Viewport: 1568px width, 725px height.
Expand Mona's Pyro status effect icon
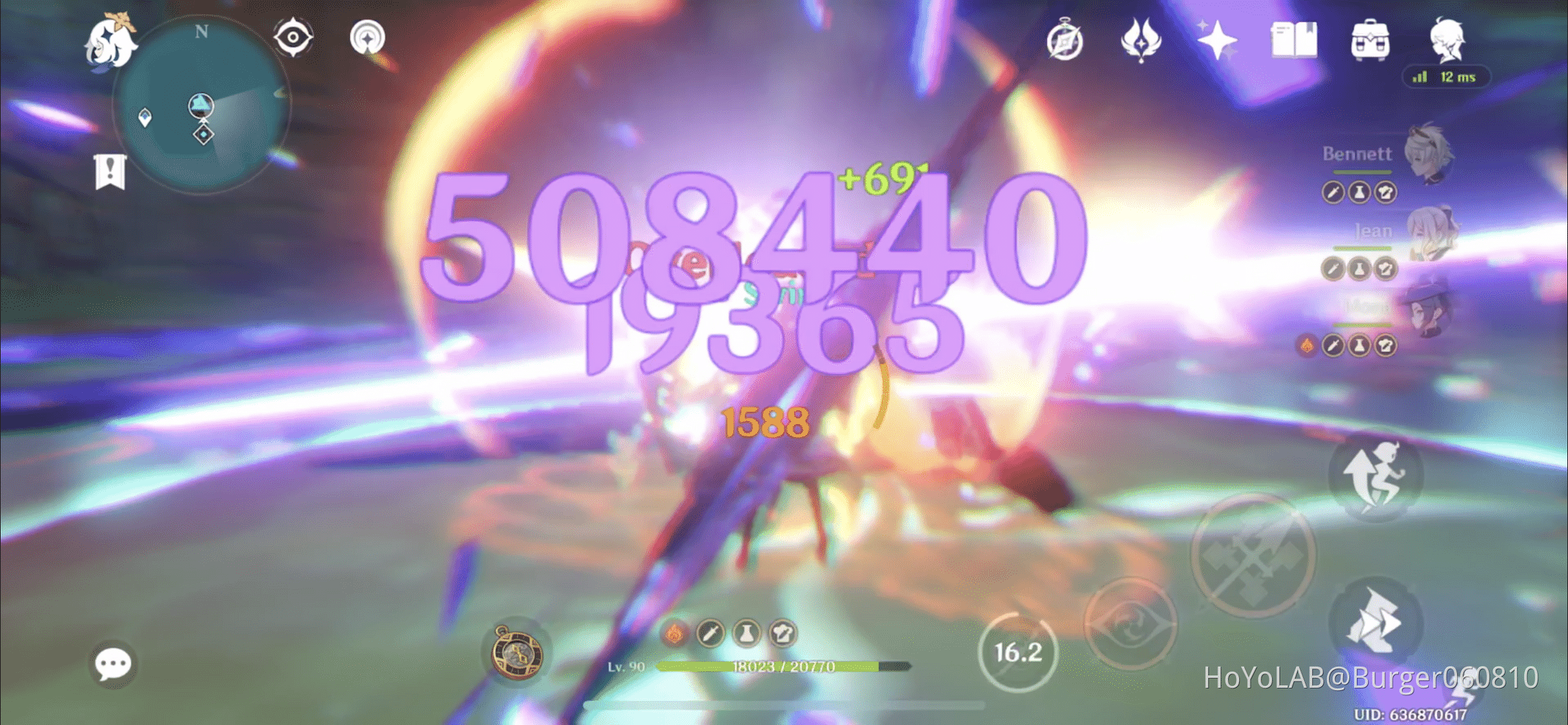pos(1306,346)
